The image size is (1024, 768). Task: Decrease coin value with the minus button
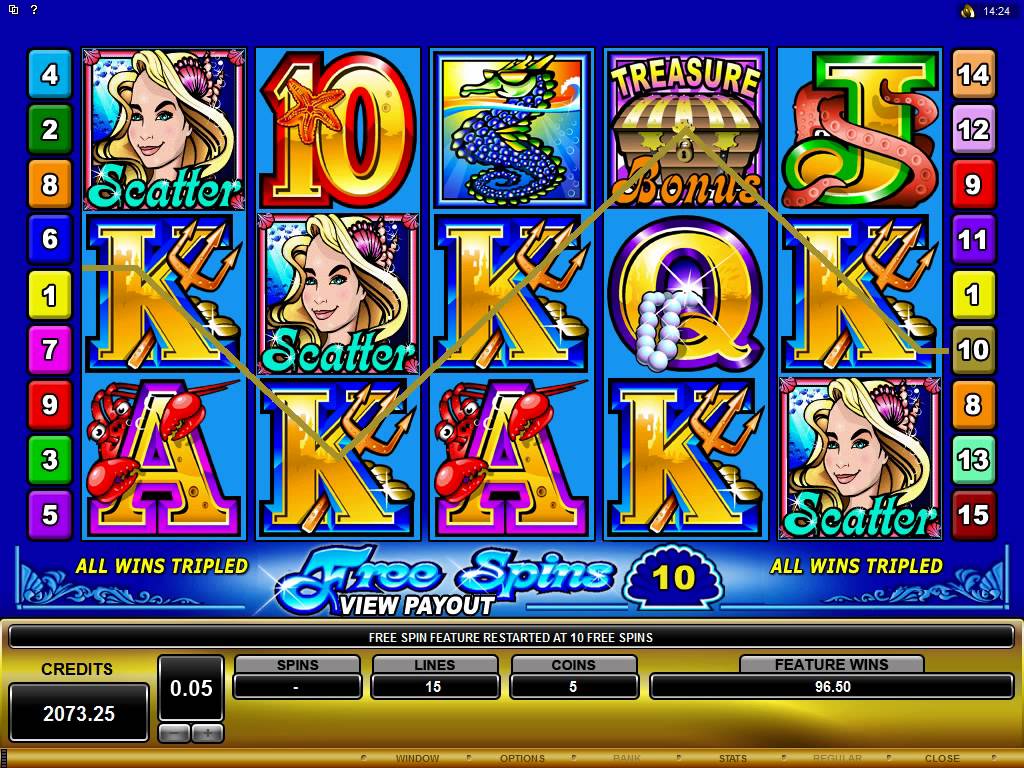click(174, 733)
